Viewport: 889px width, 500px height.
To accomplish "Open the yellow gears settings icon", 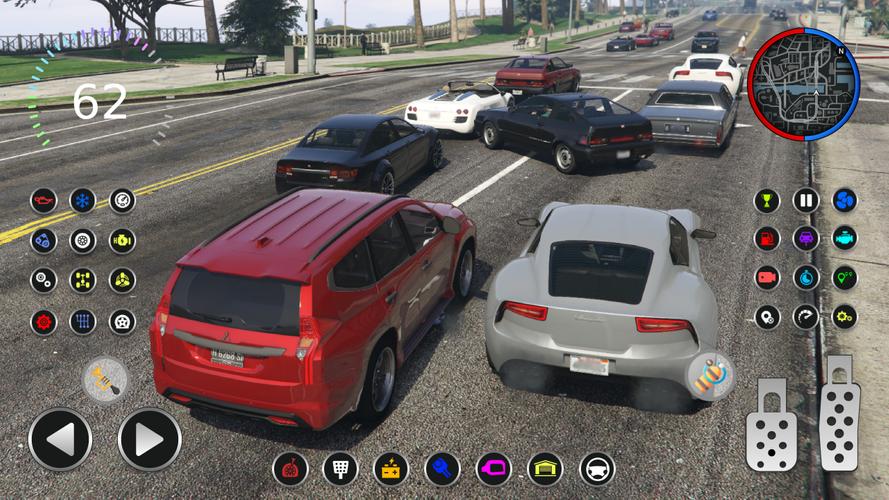I will point(845,317).
